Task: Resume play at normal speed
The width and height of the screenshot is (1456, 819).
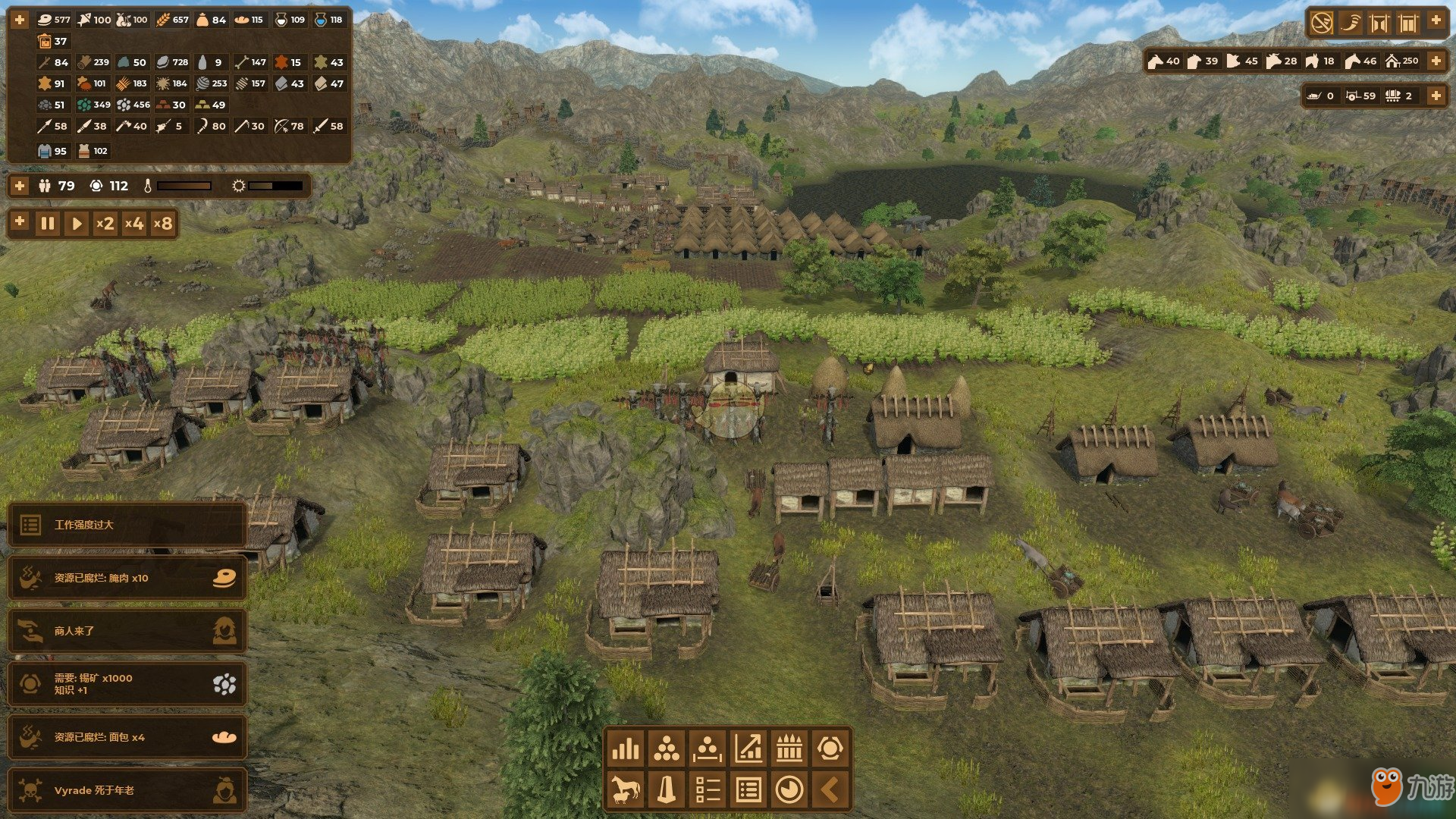Action: (x=77, y=224)
